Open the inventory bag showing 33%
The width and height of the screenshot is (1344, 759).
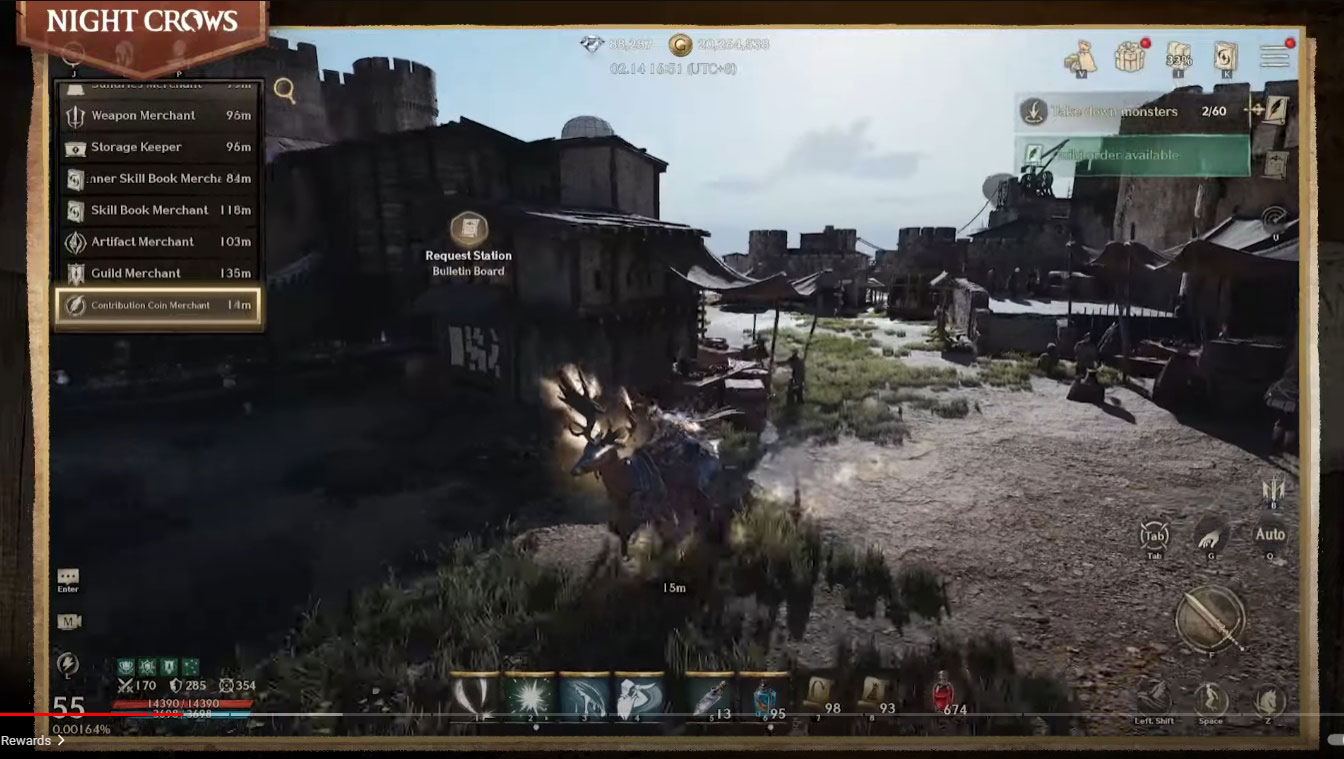[1179, 57]
